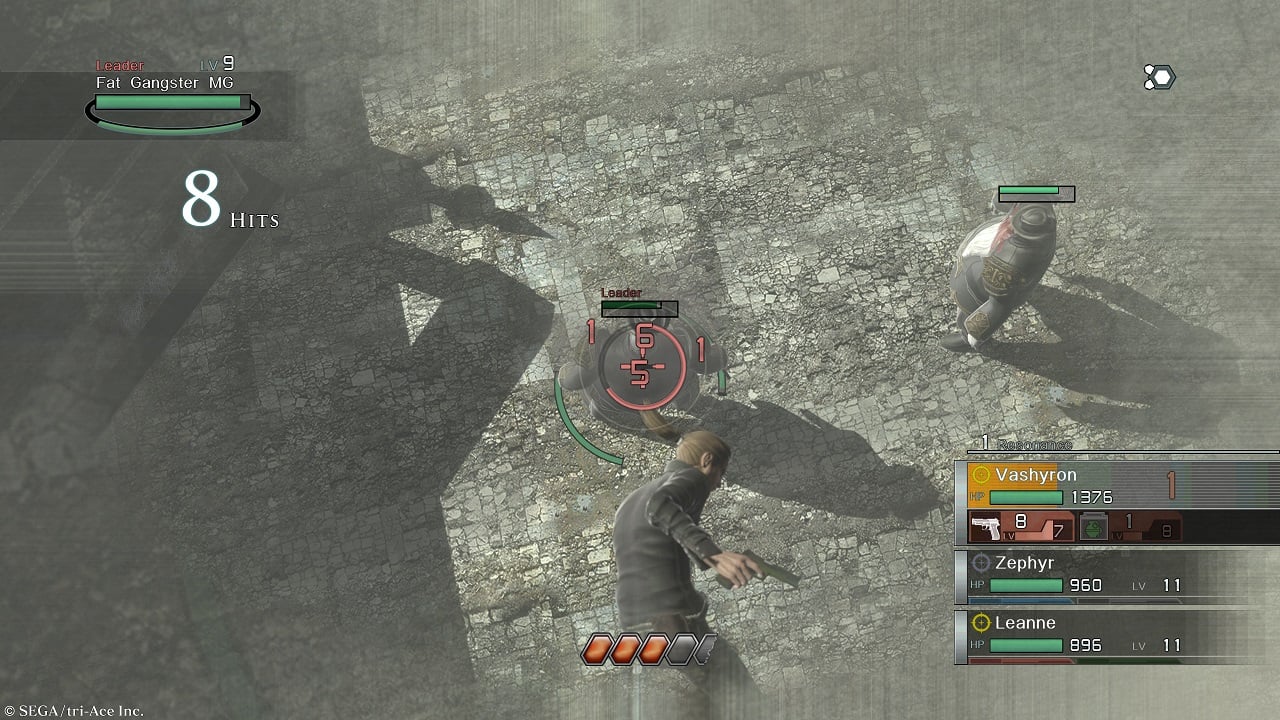Click the hexagon icon in the corner
This screenshot has height=720, width=1280.
1159,77
